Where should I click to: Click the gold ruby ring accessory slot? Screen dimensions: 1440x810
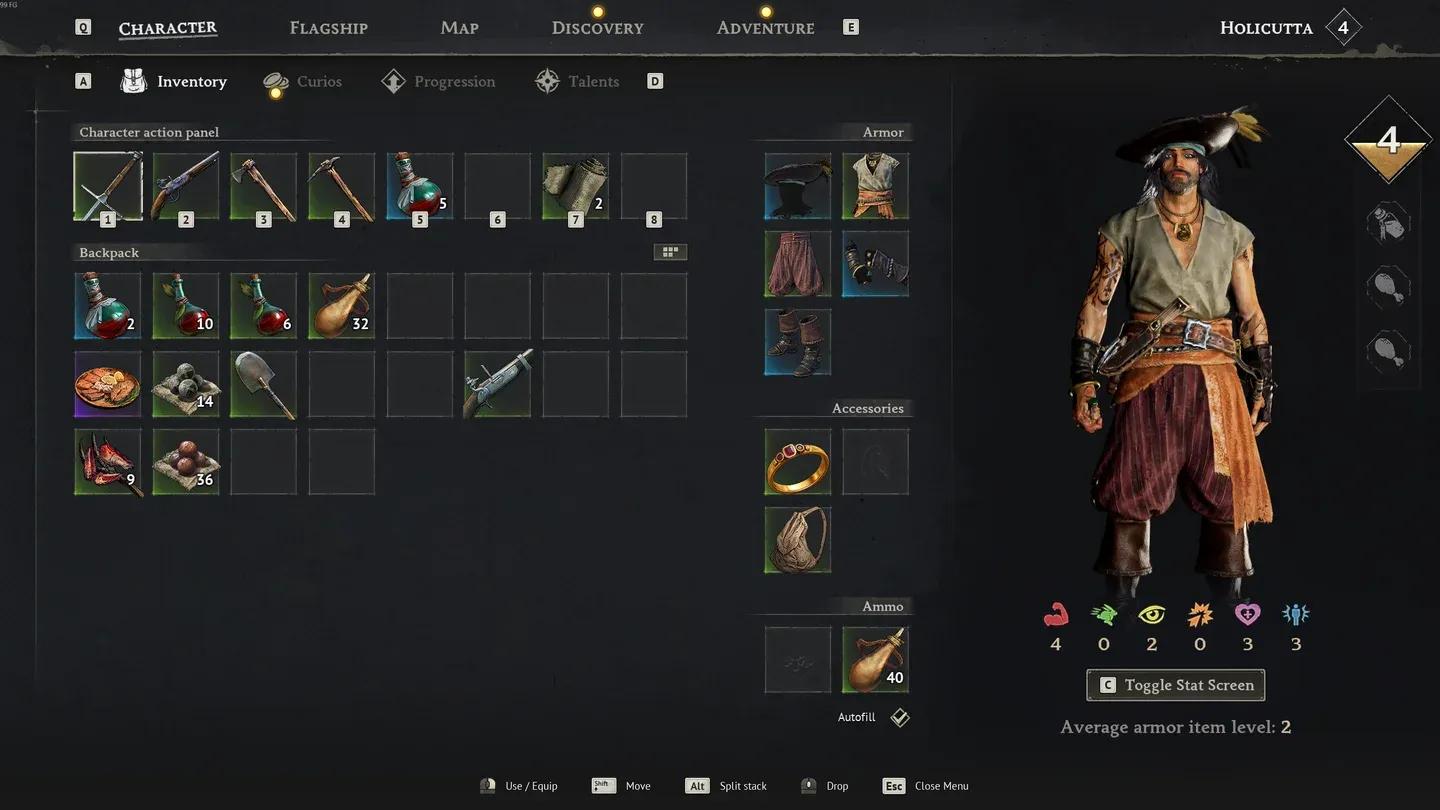pyautogui.click(x=798, y=462)
